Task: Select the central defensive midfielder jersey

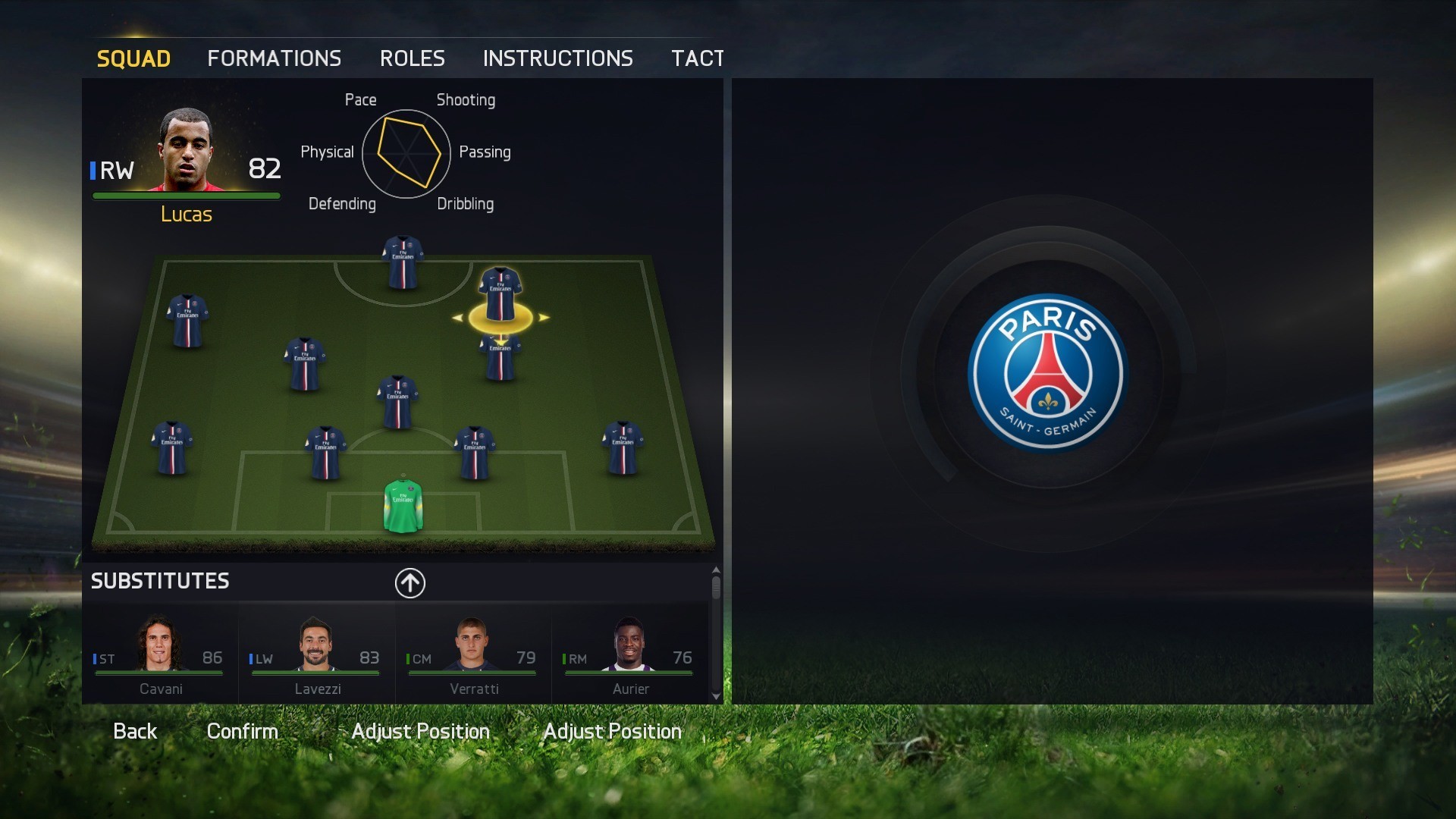Action: [x=398, y=402]
